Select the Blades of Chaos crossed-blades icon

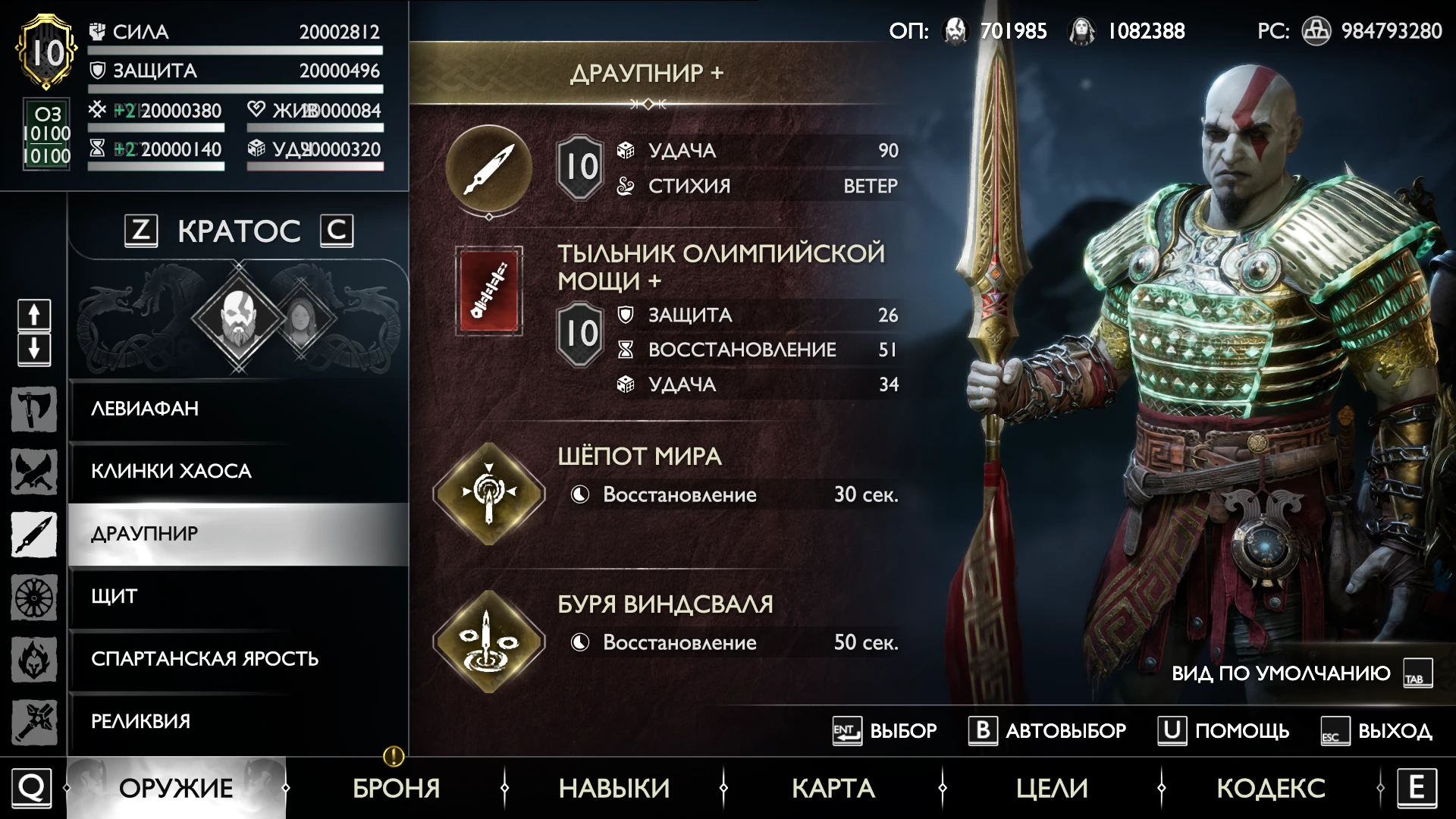point(33,472)
